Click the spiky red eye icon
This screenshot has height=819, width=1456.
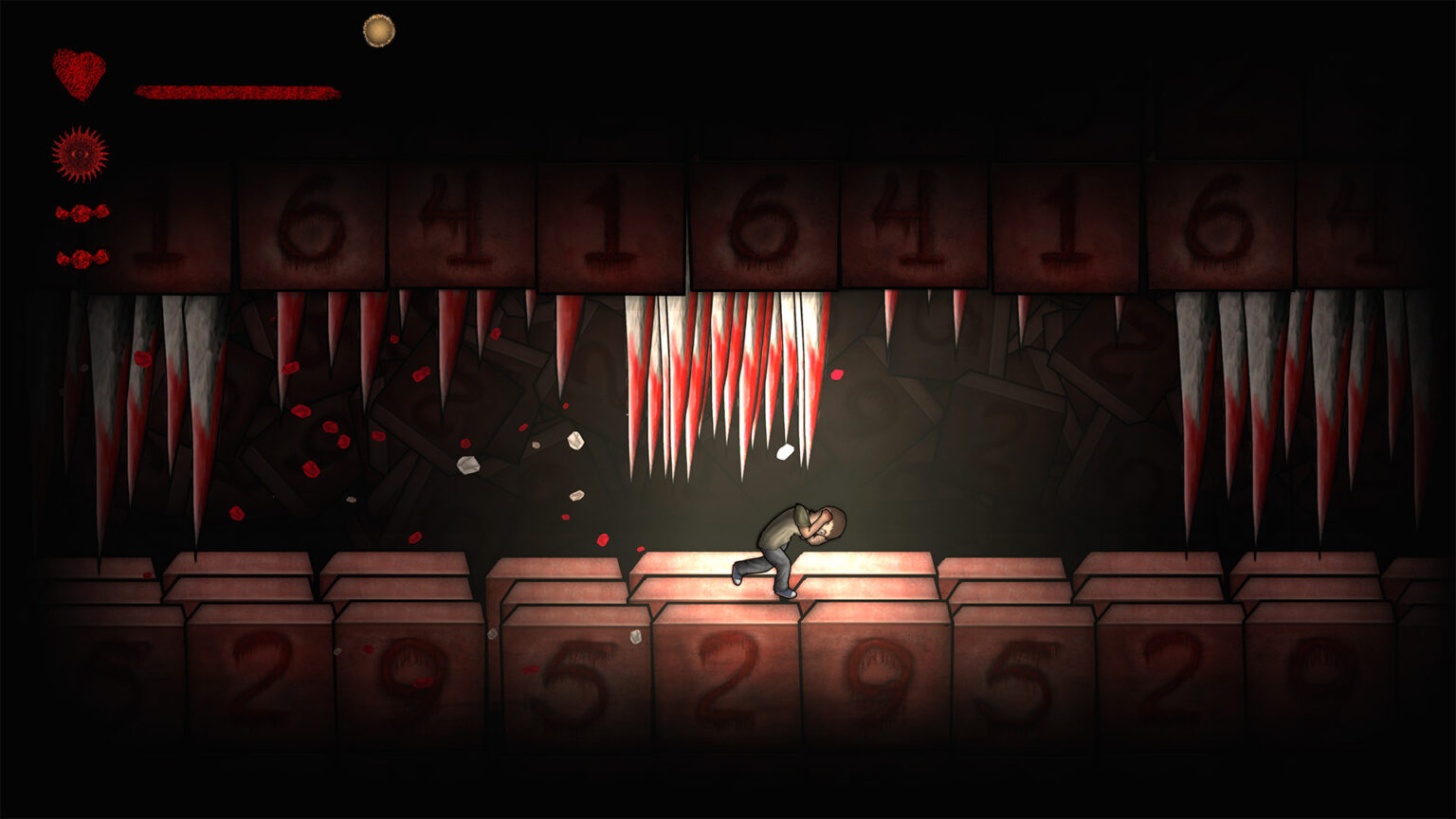[80, 154]
